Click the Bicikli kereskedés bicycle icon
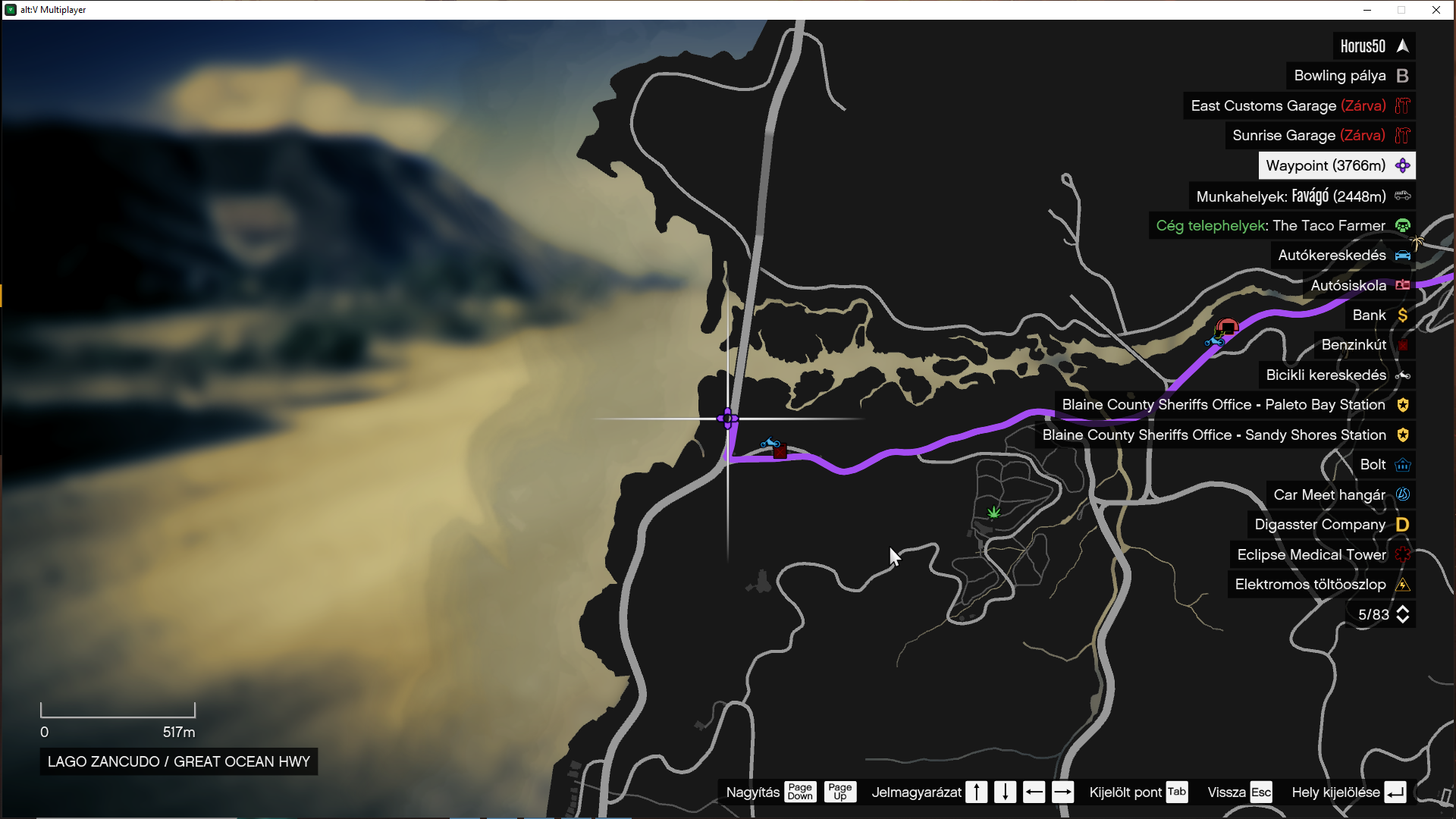Image resolution: width=1456 pixels, height=819 pixels. pos(1403,375)
